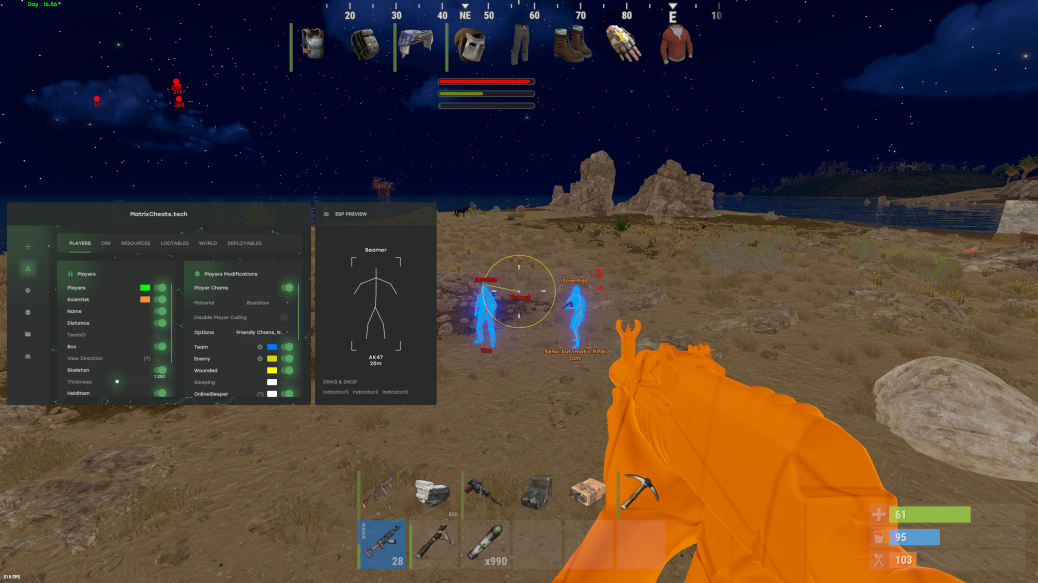Select the AK47 hotbar slot
The width and height of the screenshot is (1038, 583).
[384, 543]
